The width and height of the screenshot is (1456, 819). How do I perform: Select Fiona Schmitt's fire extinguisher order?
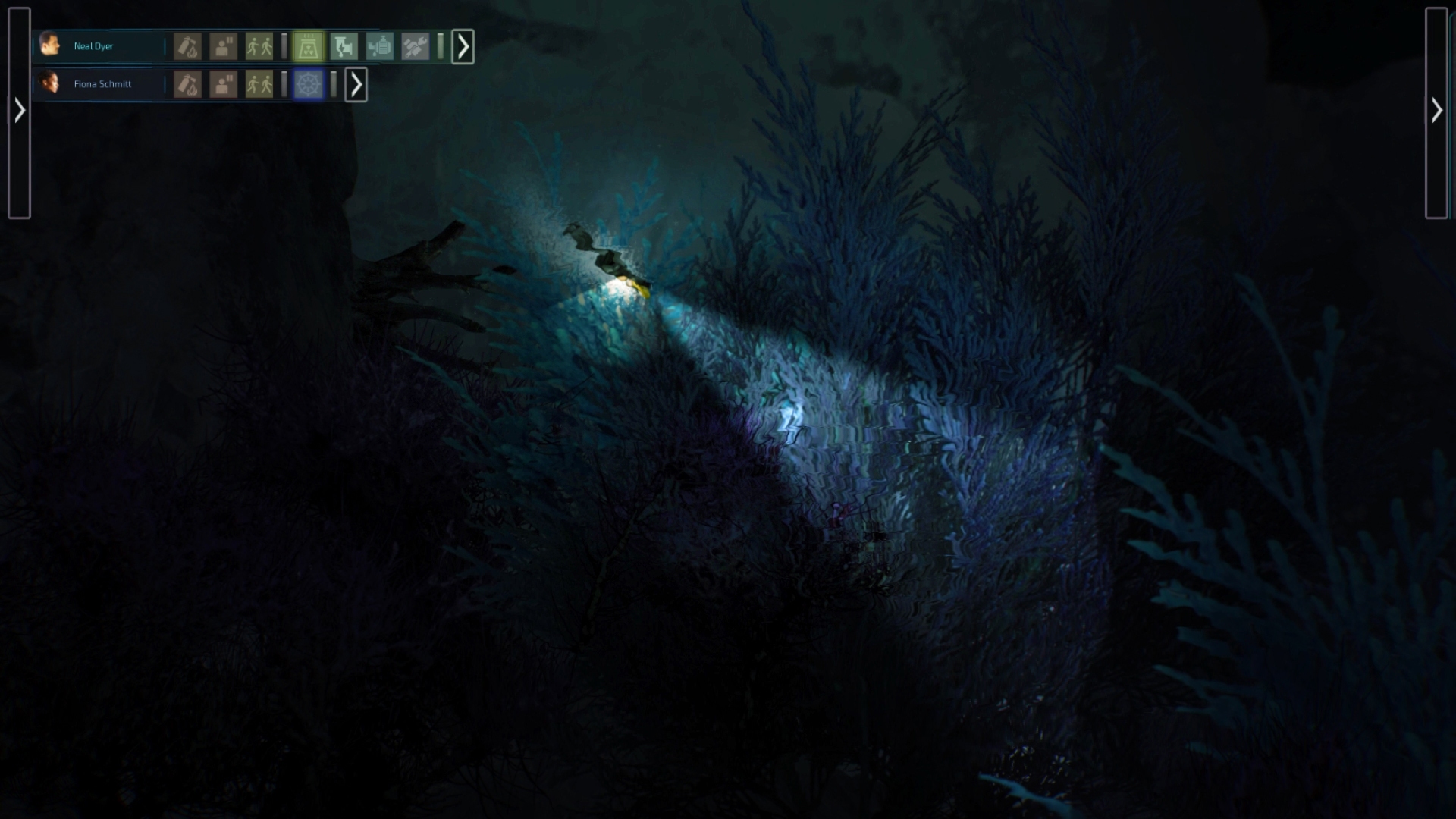pyautogui.click(x=187, y=84)
